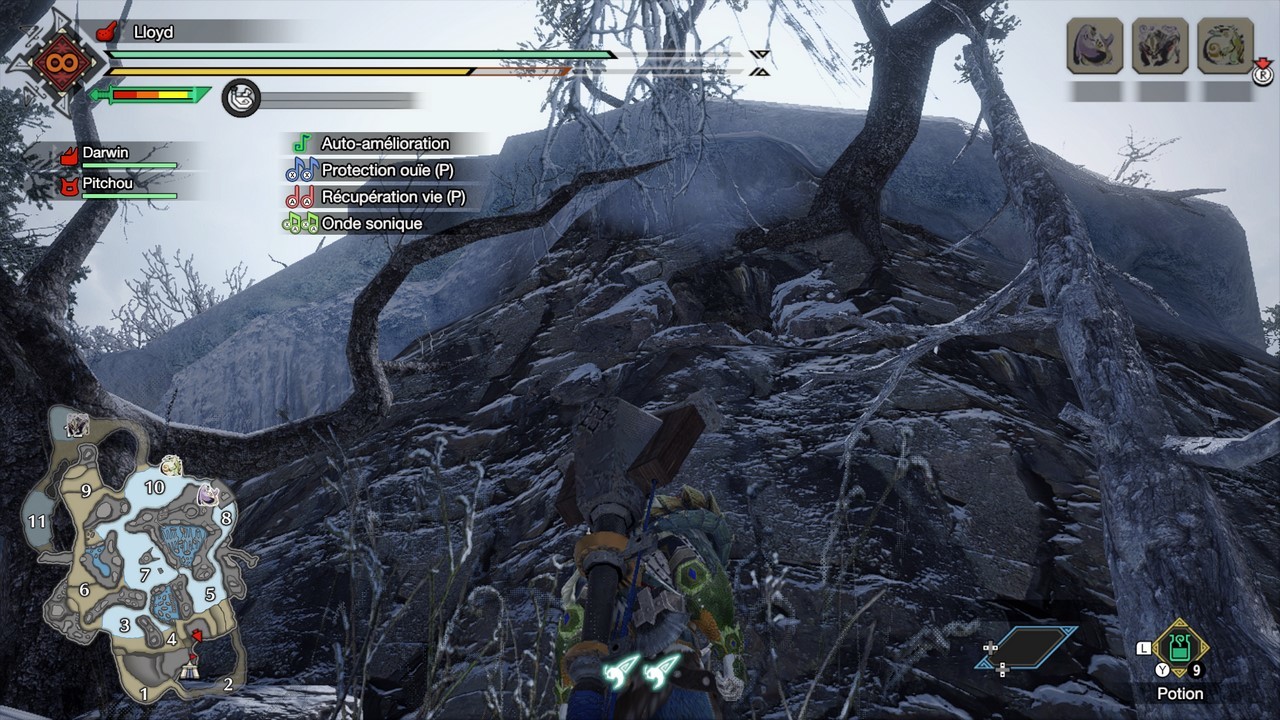Click the blue note icon beside Auto-amélioration
Screen dimensions: 1280x720
click(x=303, y=143)
